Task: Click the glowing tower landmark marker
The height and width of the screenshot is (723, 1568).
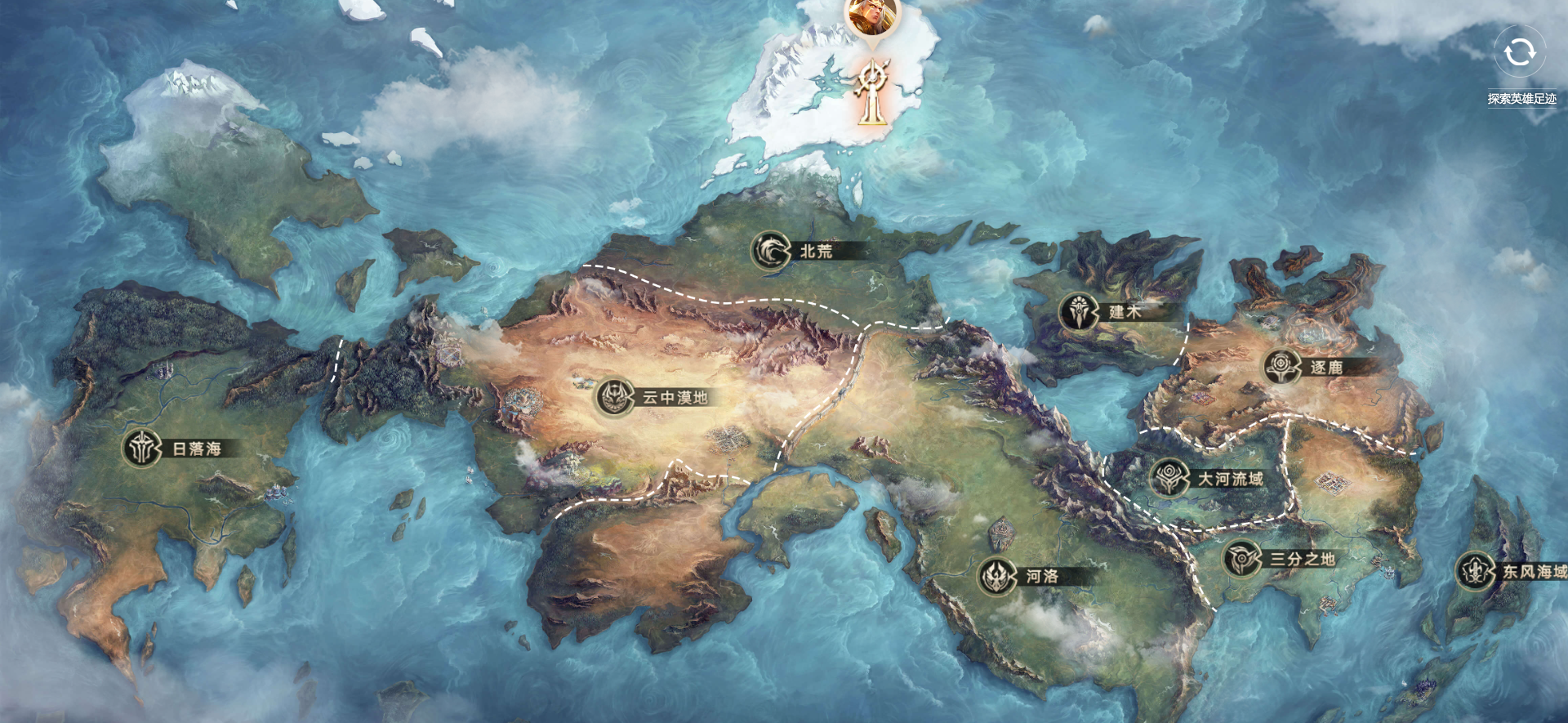Action: 872,92
